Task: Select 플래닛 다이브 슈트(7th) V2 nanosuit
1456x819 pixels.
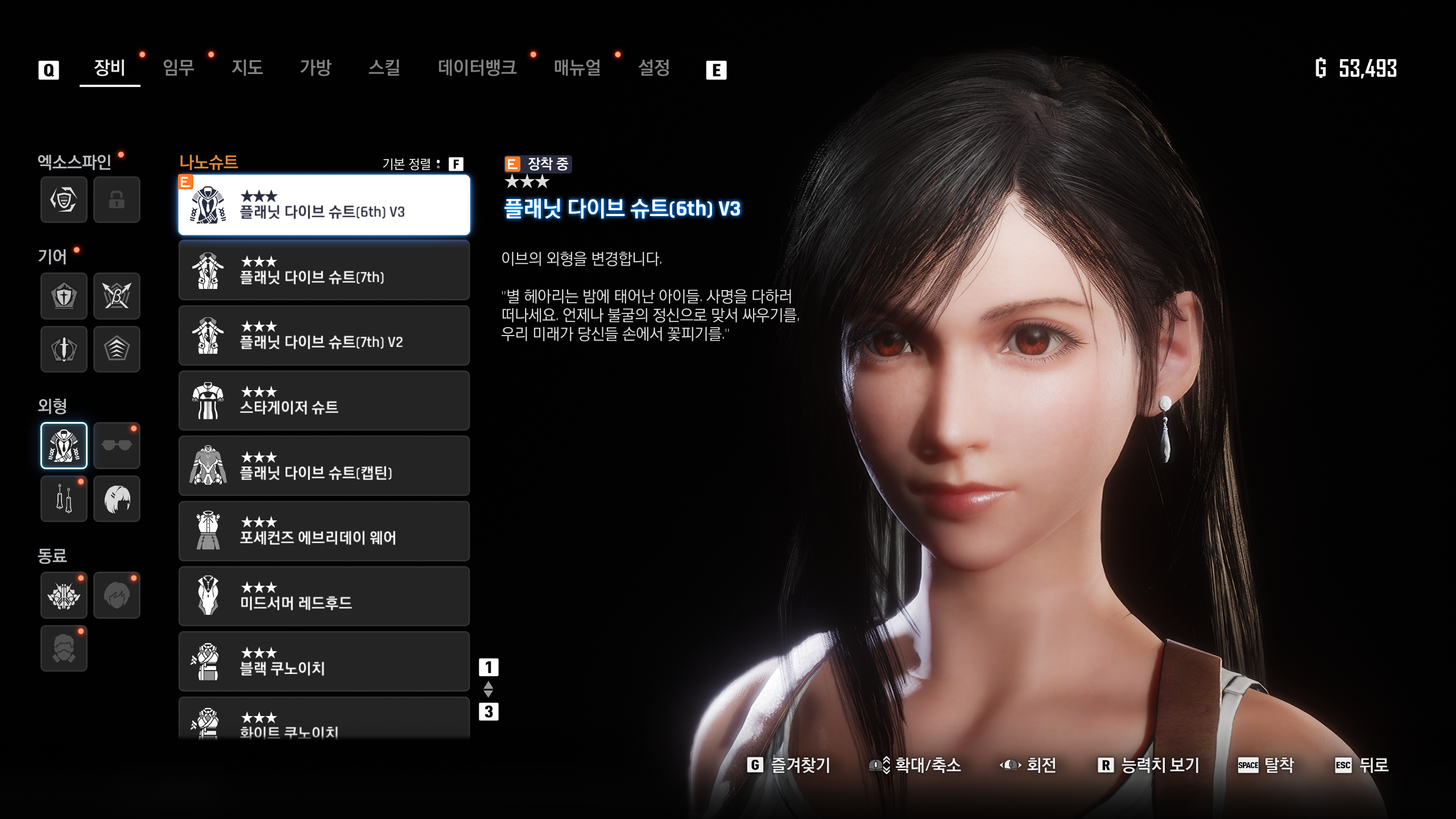Action: 324,336
